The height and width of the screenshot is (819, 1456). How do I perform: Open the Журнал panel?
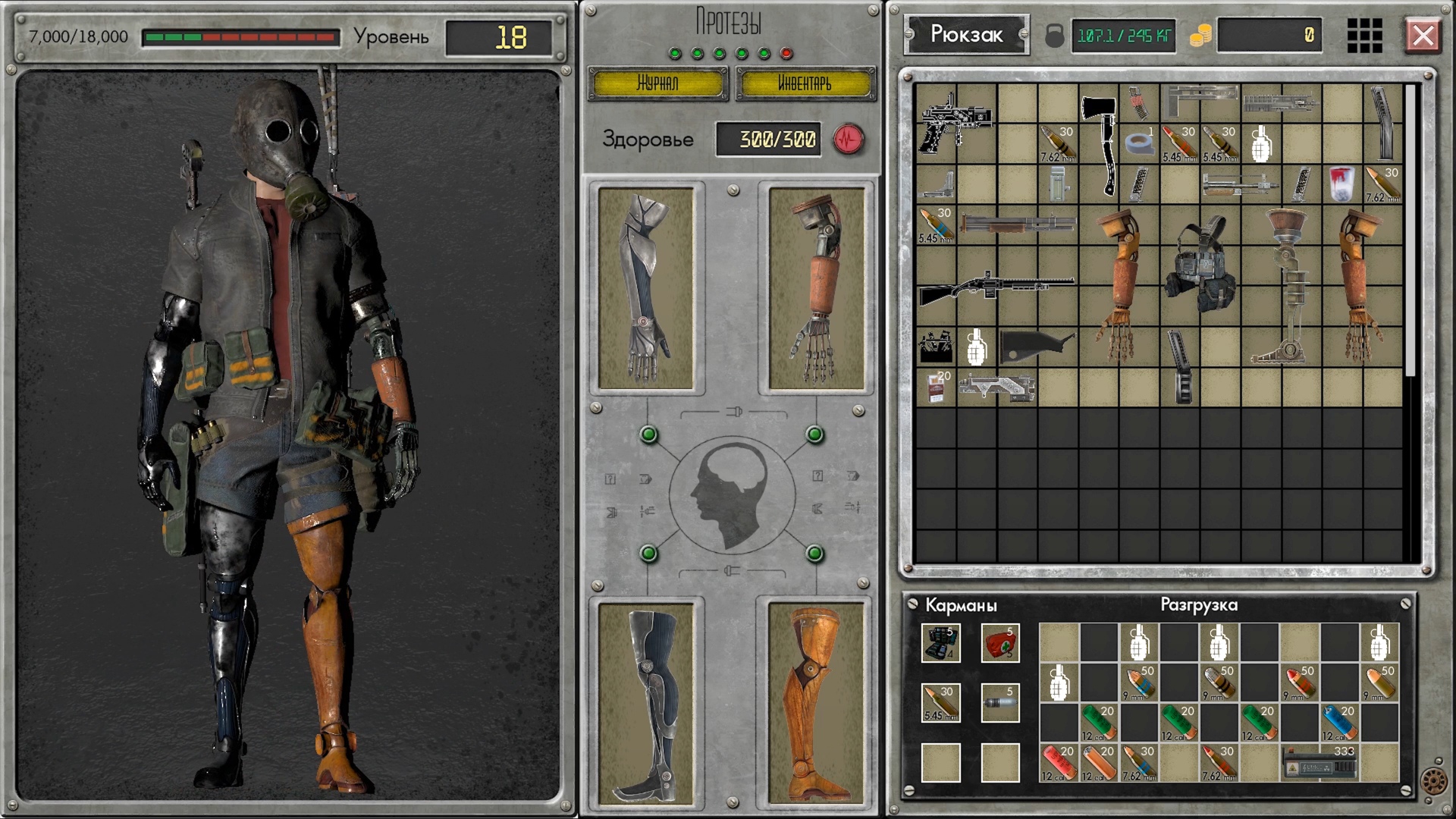point(659,83)
